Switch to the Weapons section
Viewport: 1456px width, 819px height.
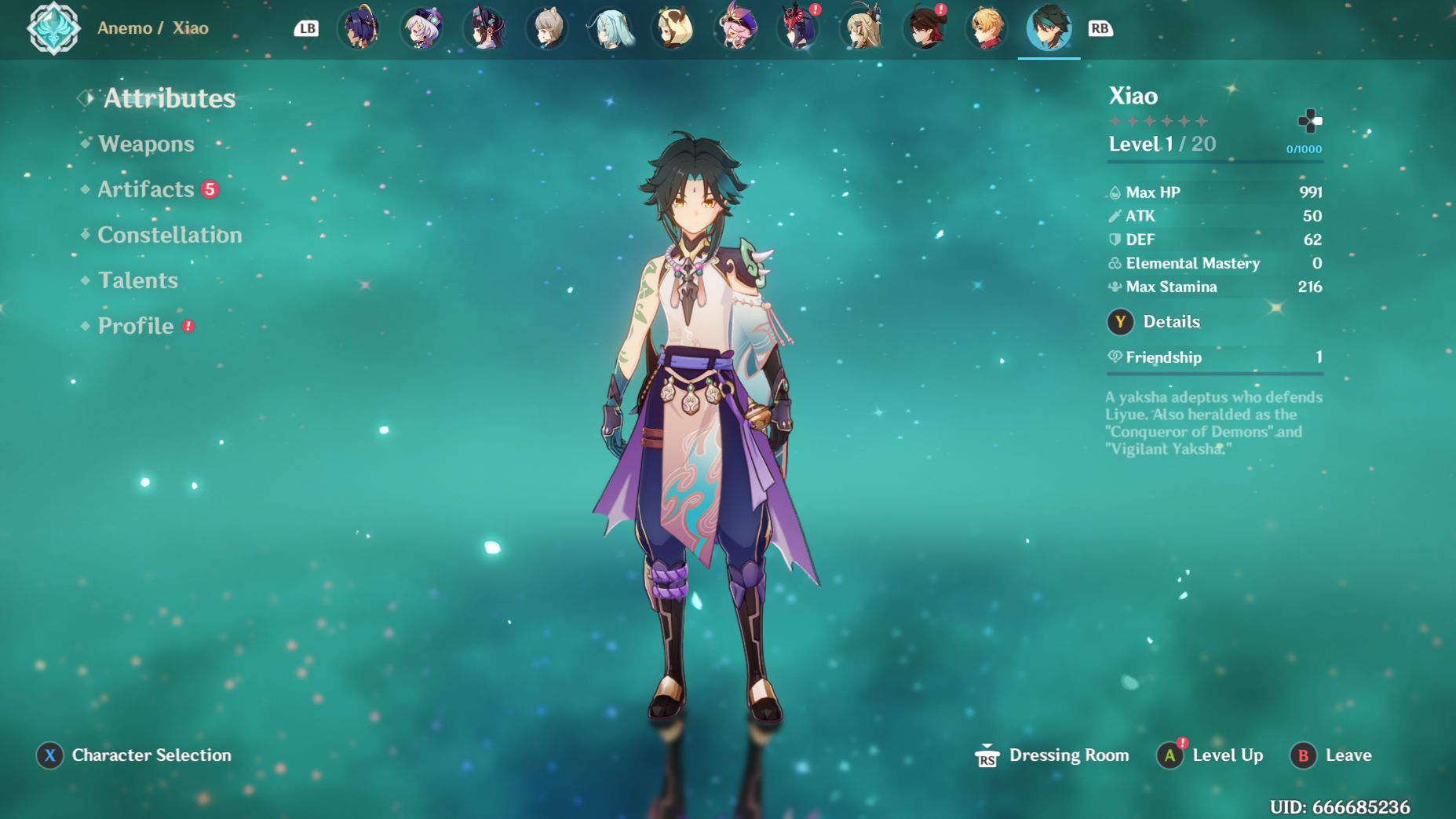coord(145,144)
